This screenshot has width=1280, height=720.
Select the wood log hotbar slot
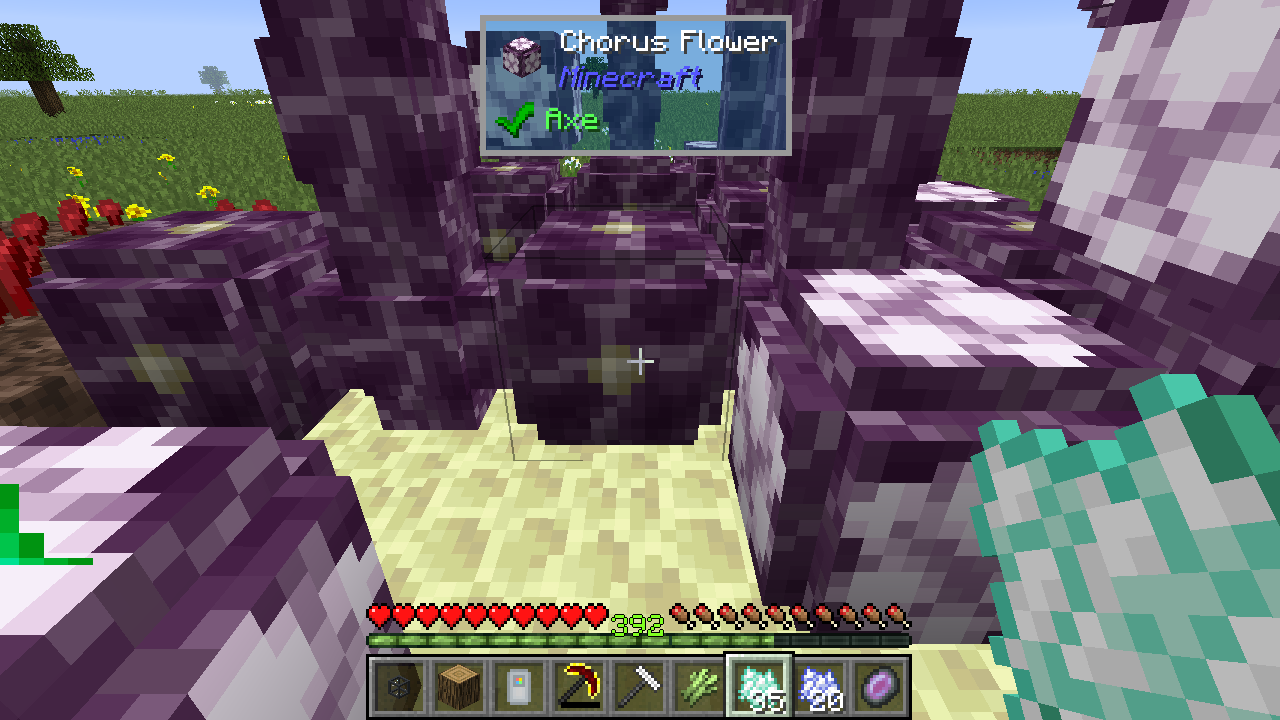click(460, 686)
